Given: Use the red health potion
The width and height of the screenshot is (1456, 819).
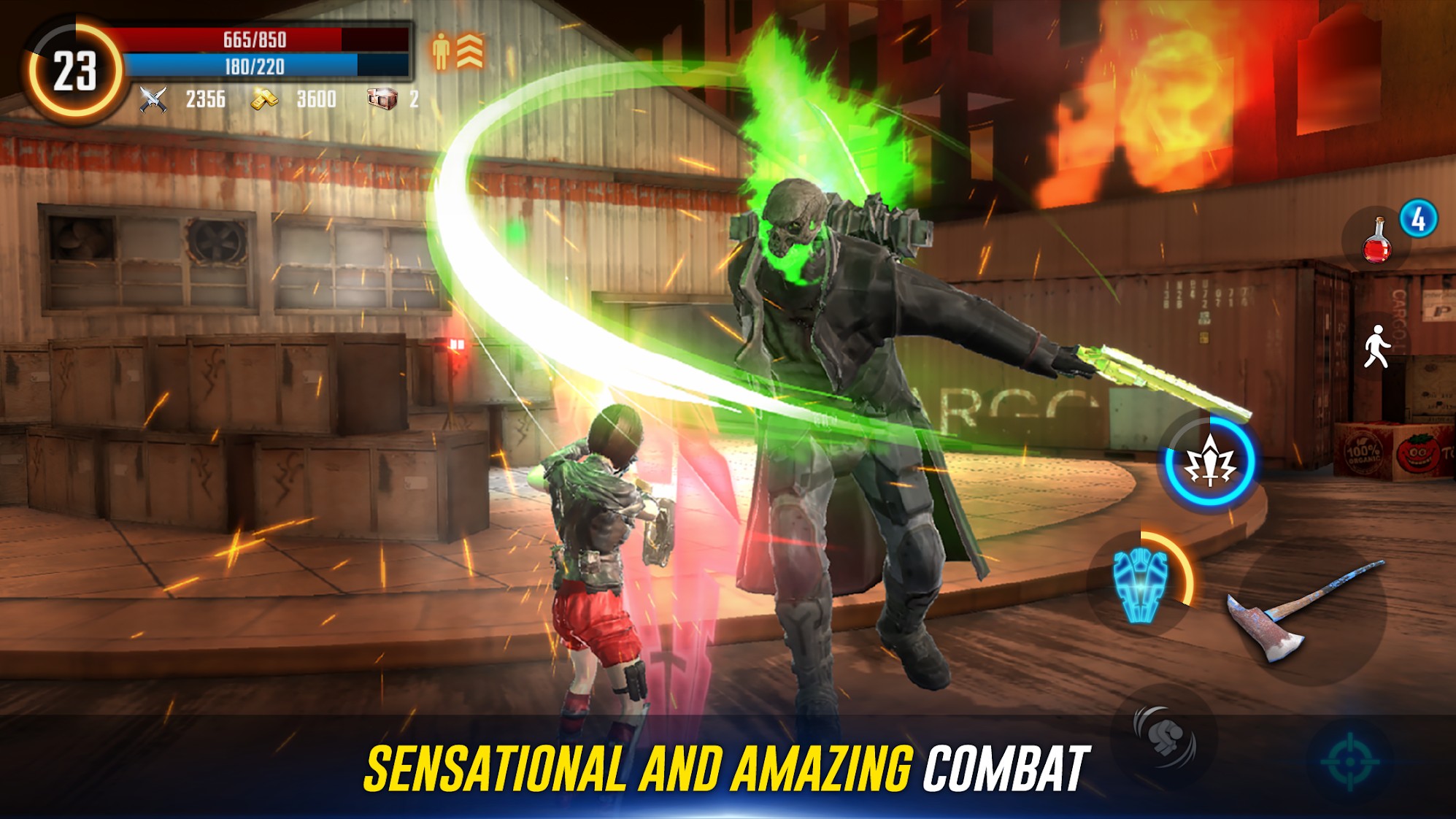Looking at the screenshot, I should click(x=1376, y=242).
